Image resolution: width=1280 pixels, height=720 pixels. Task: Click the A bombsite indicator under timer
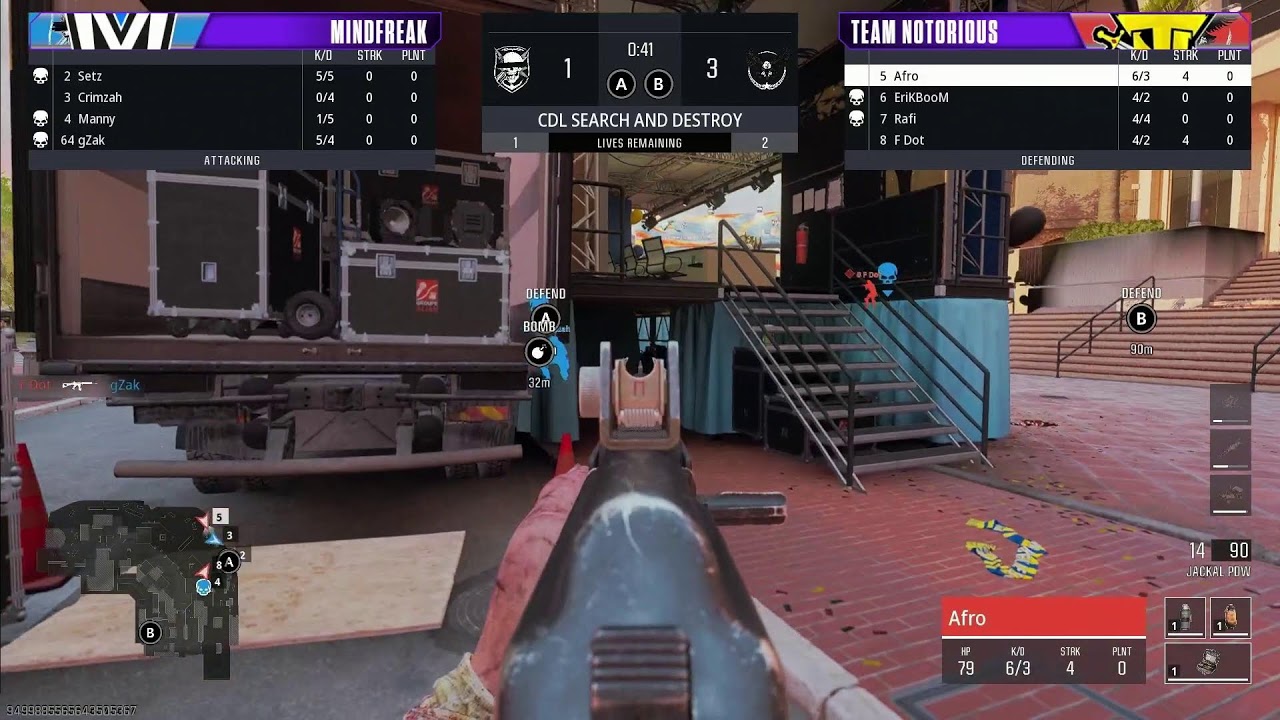(x=621, y=85)
